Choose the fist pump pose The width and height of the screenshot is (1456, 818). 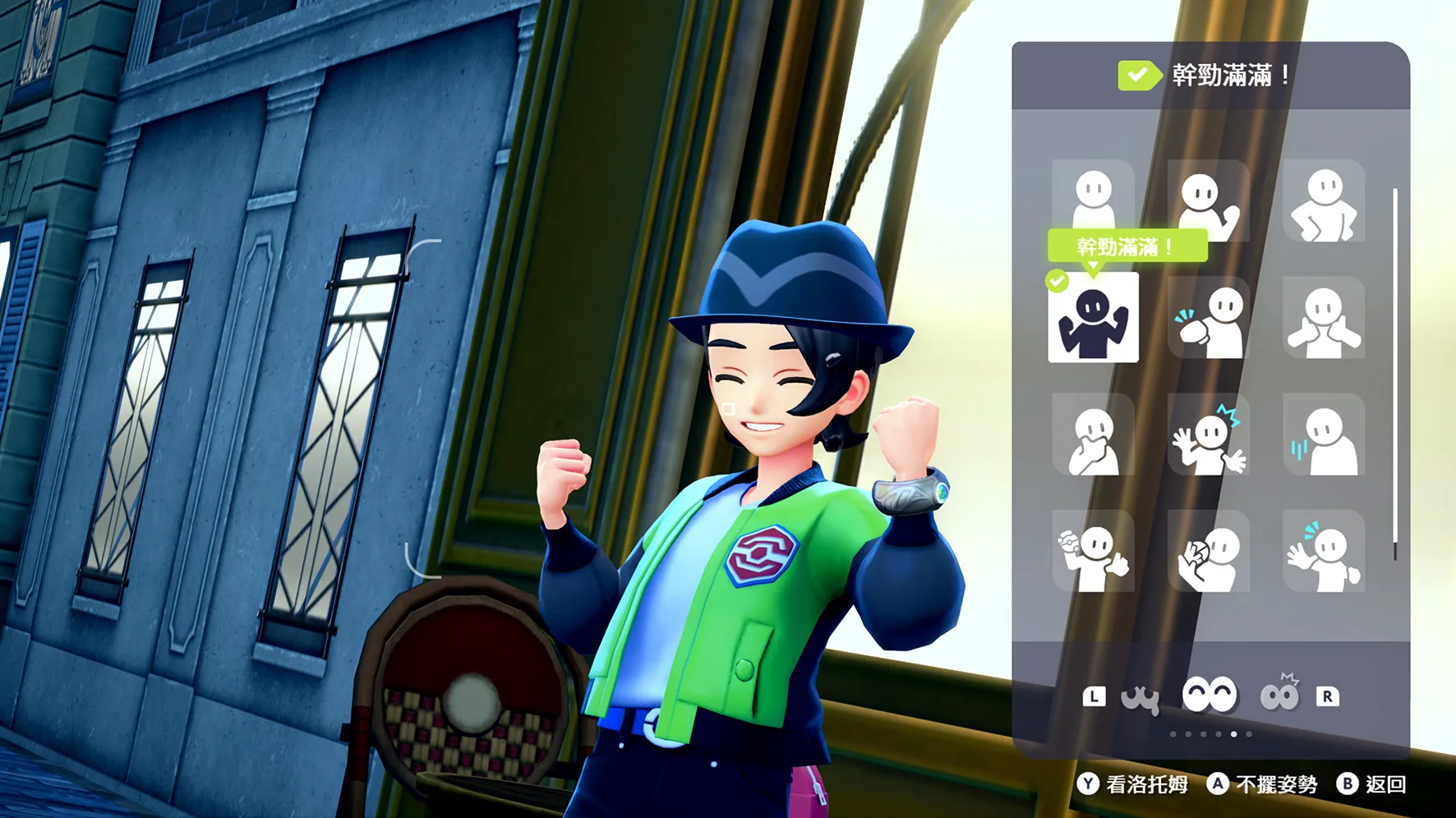[x=1208, y=318]
